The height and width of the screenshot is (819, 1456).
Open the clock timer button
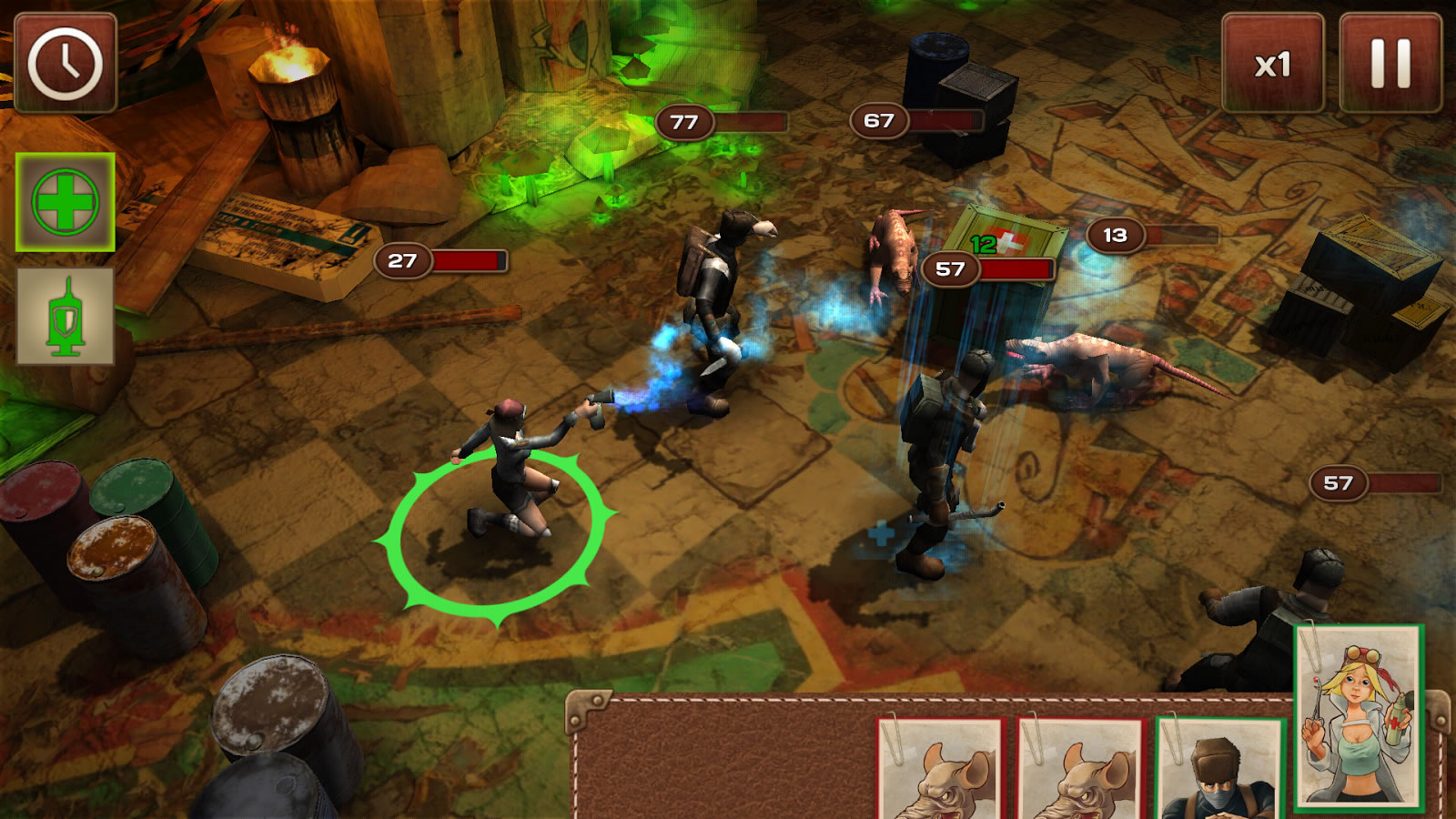[65, 63]
